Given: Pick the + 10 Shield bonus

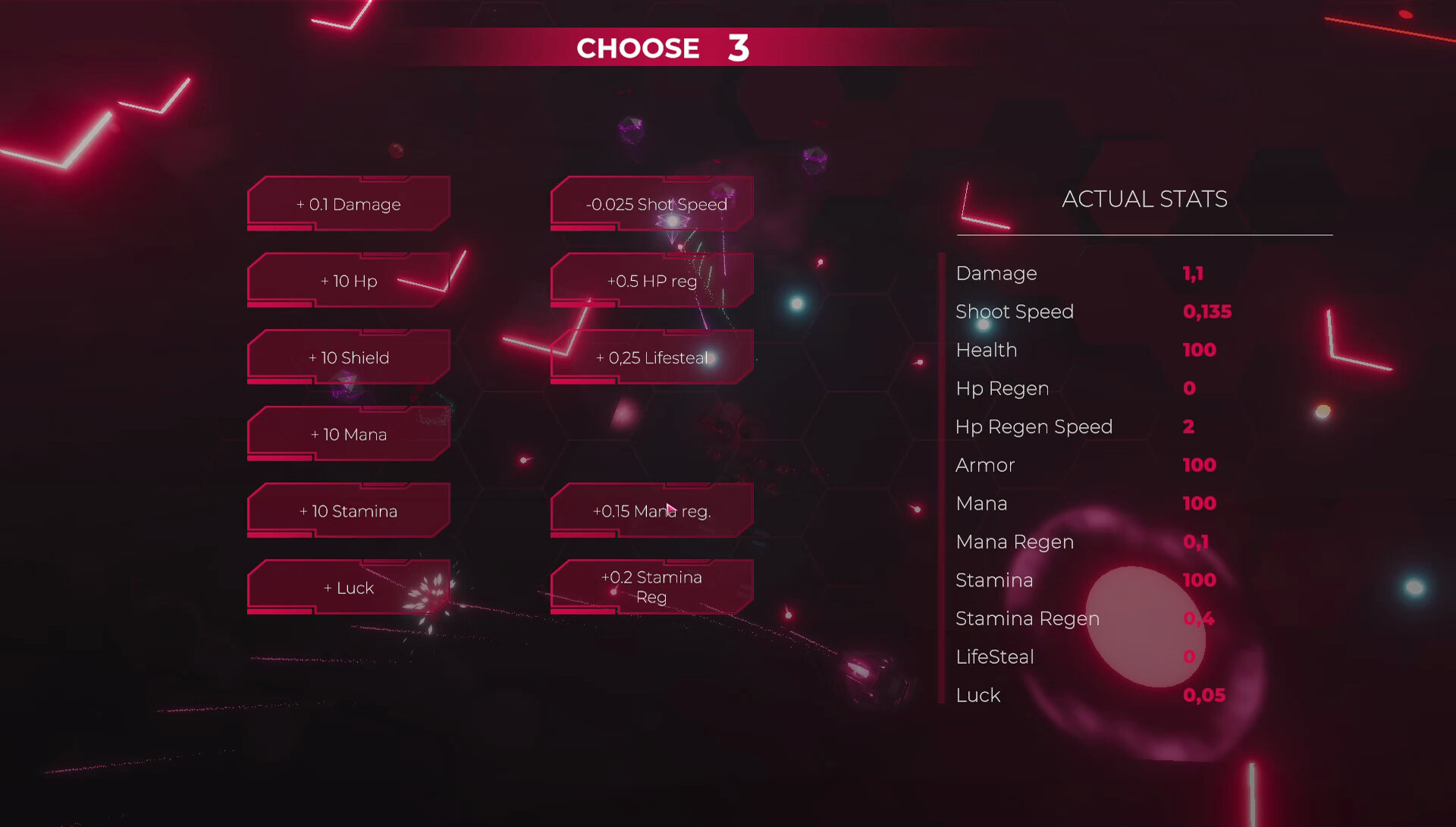Looking at the screenshot, I should [x=348, y=357].
